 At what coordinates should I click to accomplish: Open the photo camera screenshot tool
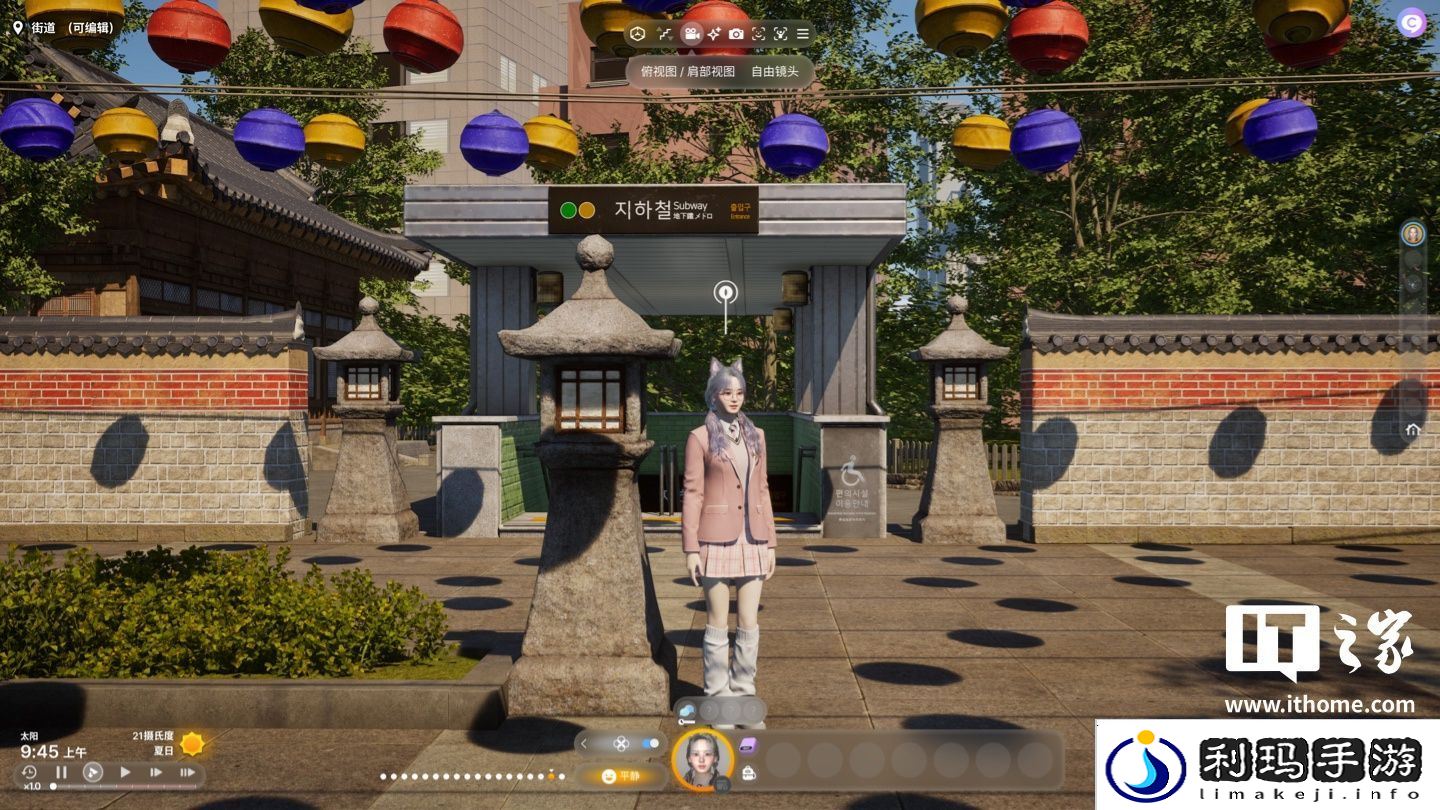736,34
